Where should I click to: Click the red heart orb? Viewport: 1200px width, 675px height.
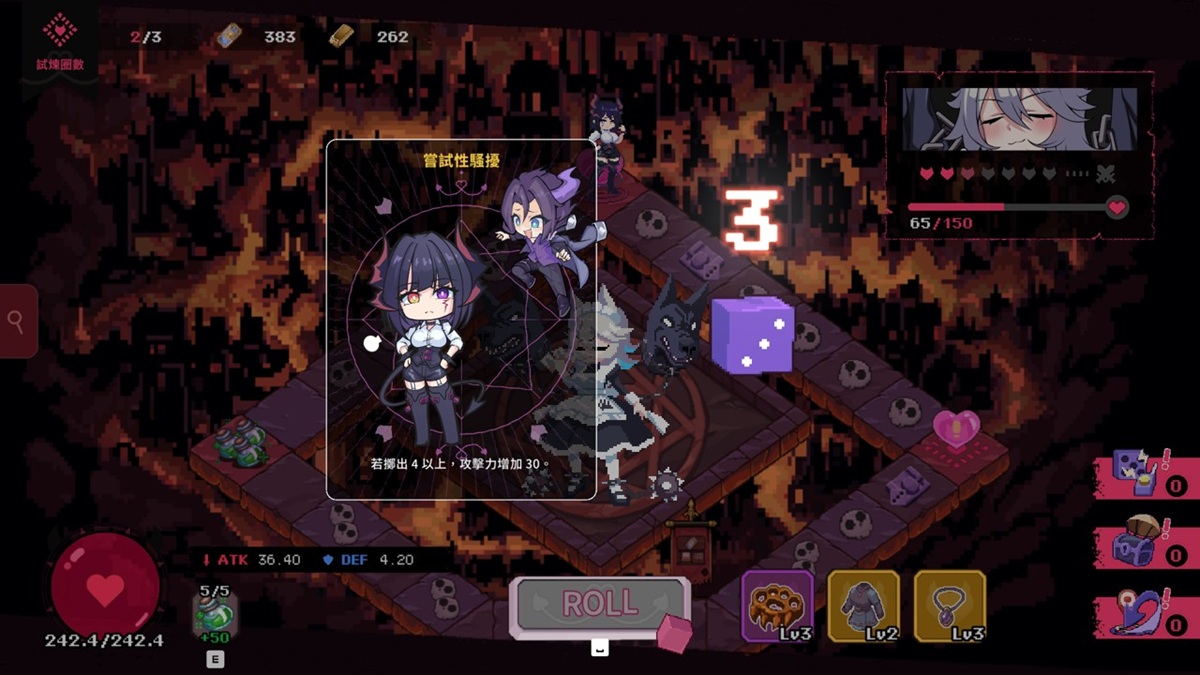click(x=105, y=587)
